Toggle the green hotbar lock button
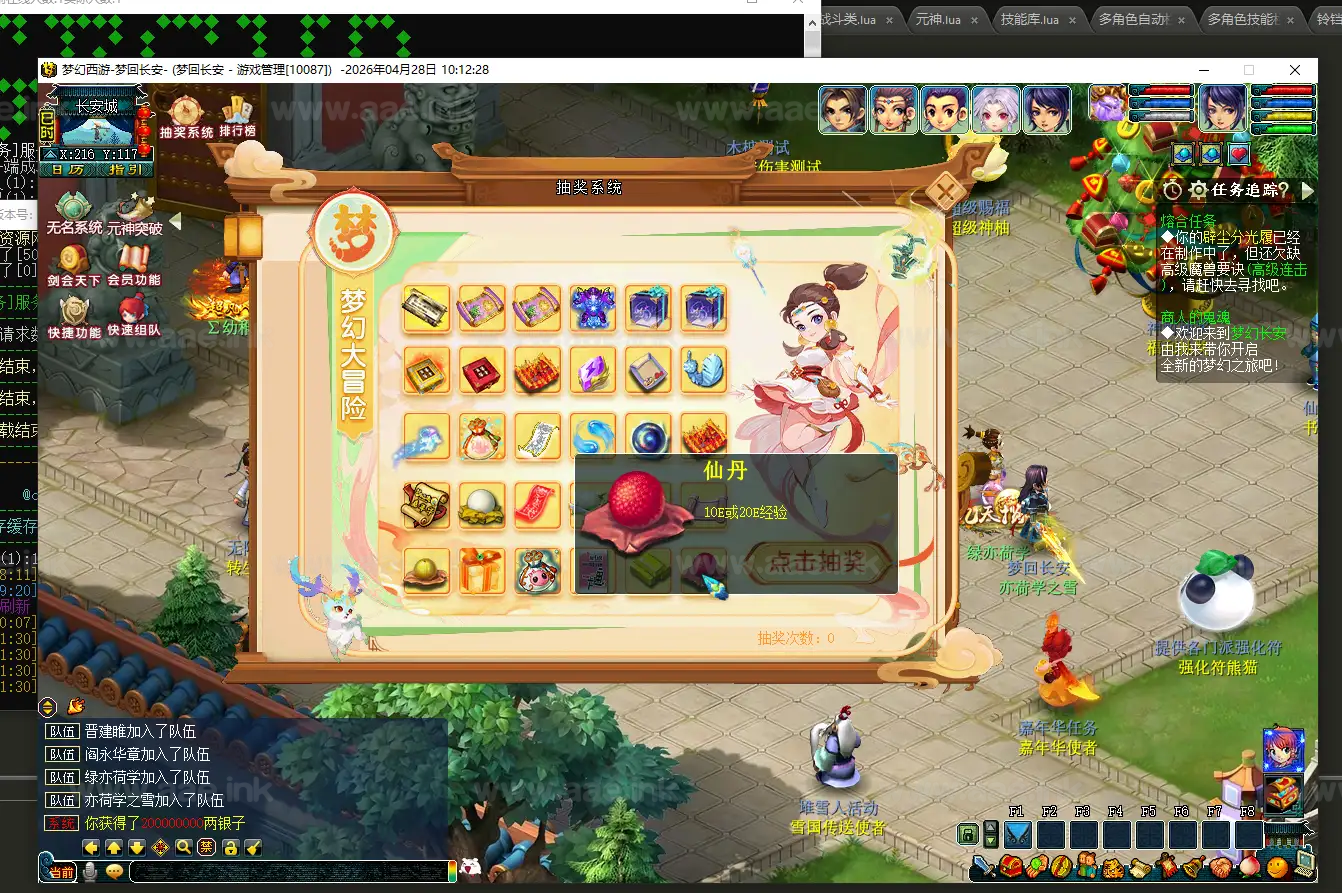Viewport: 1342px width, 893px height. pyautogui.click(x=968, y=834)
